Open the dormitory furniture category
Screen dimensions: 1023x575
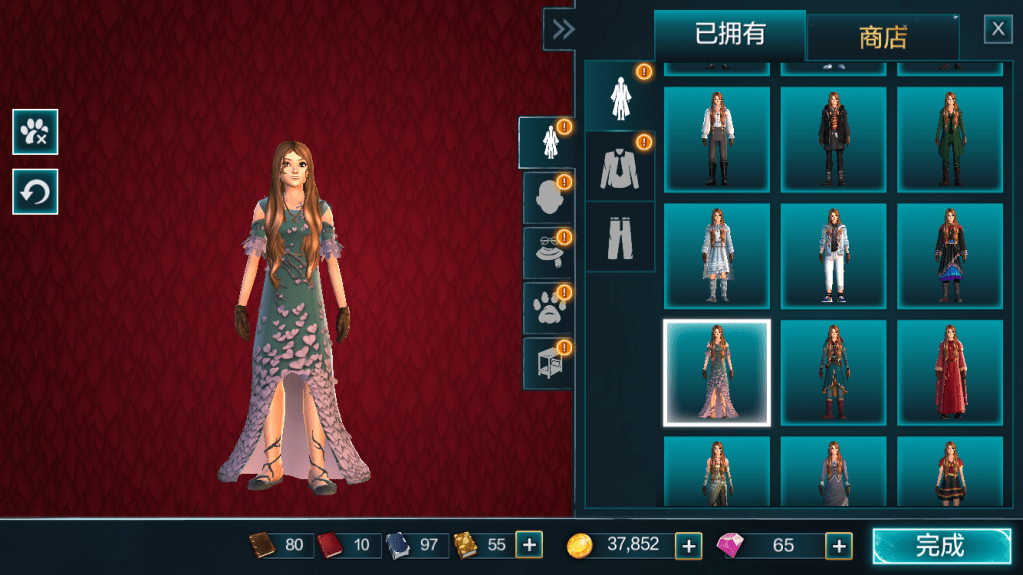(x=547, y=363)
